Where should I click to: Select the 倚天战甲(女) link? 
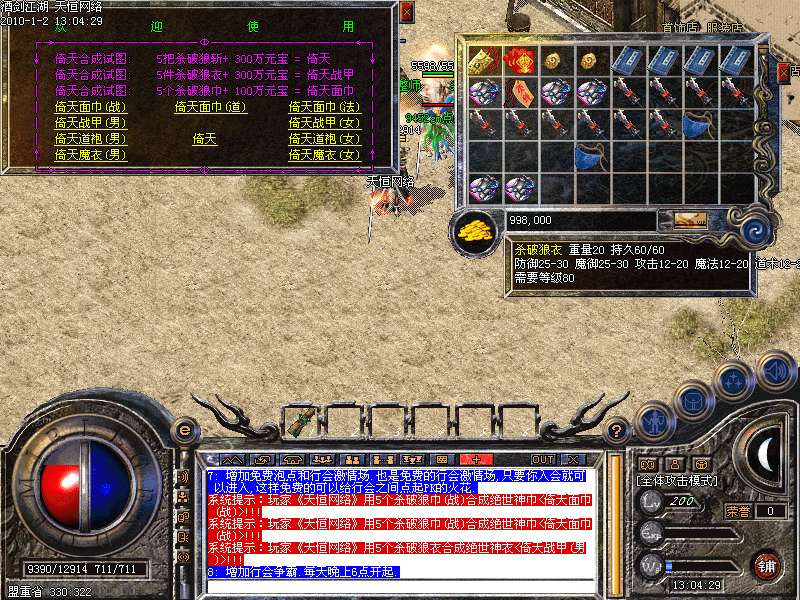[x=324, y=123]
